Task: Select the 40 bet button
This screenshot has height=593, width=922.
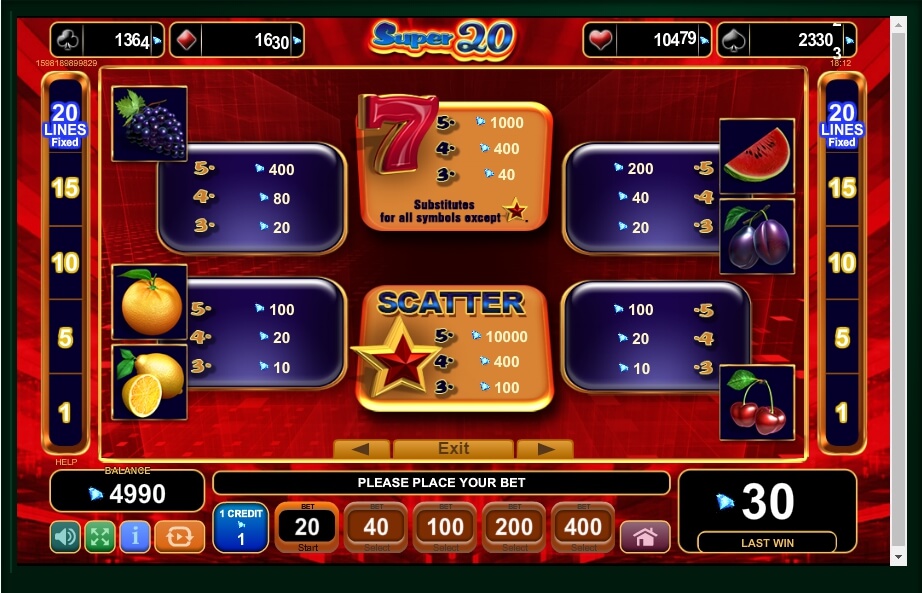Action: tap(376, 527)
